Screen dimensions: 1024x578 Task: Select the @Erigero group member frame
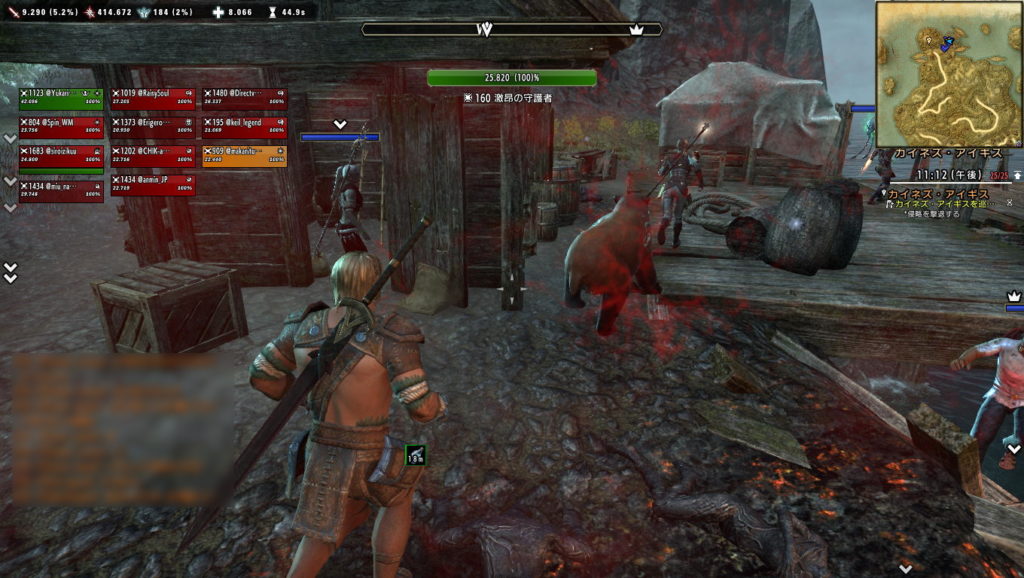[x=153, y=127]
